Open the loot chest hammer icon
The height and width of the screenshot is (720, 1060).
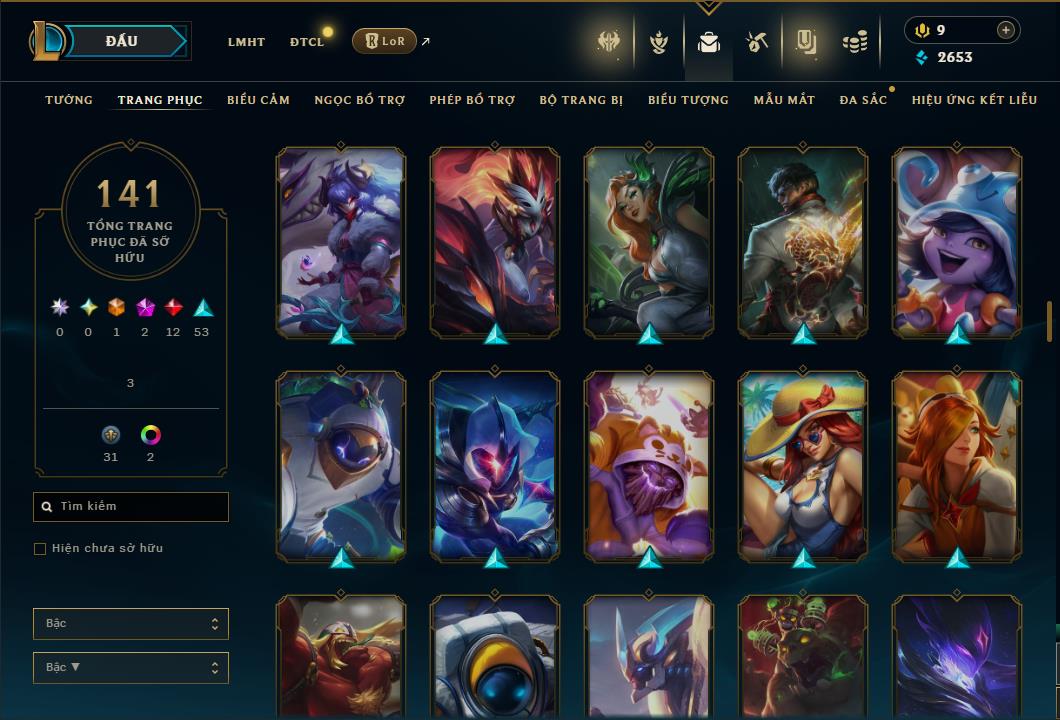(x=756, y=42)
